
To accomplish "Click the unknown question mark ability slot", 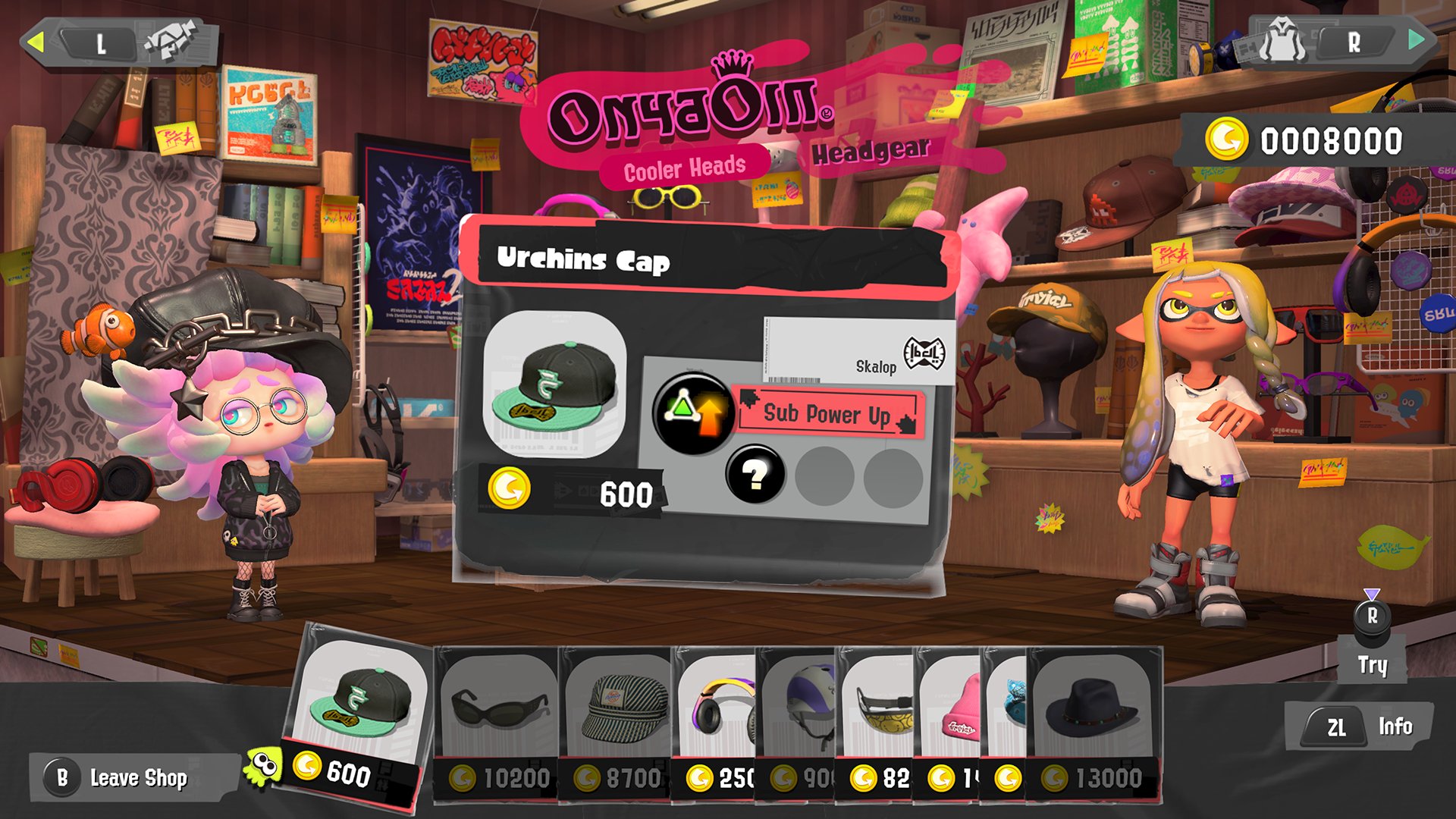I will (x=754, y=475).
